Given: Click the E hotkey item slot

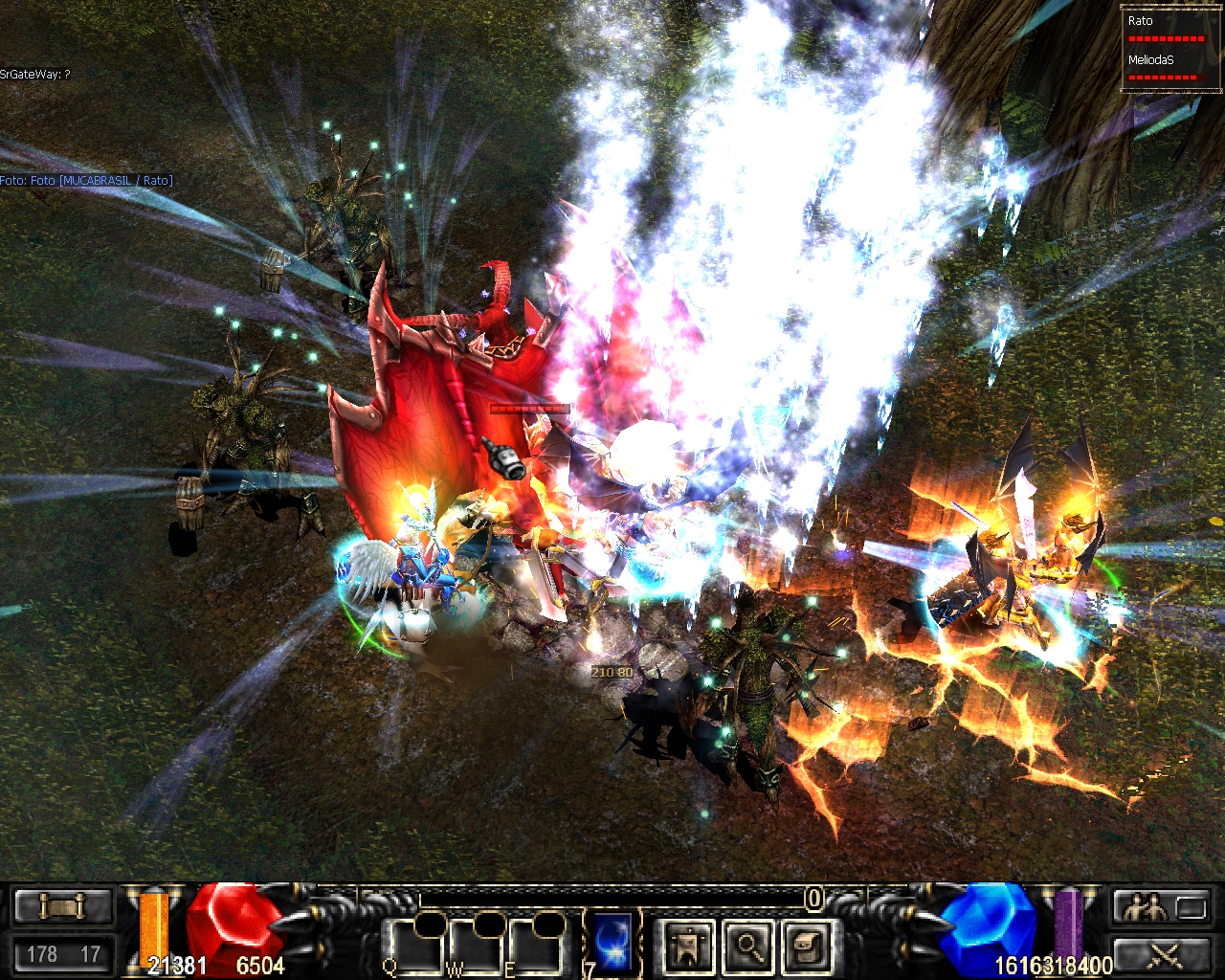Looking at the screenshot, I should click(536, 947).
